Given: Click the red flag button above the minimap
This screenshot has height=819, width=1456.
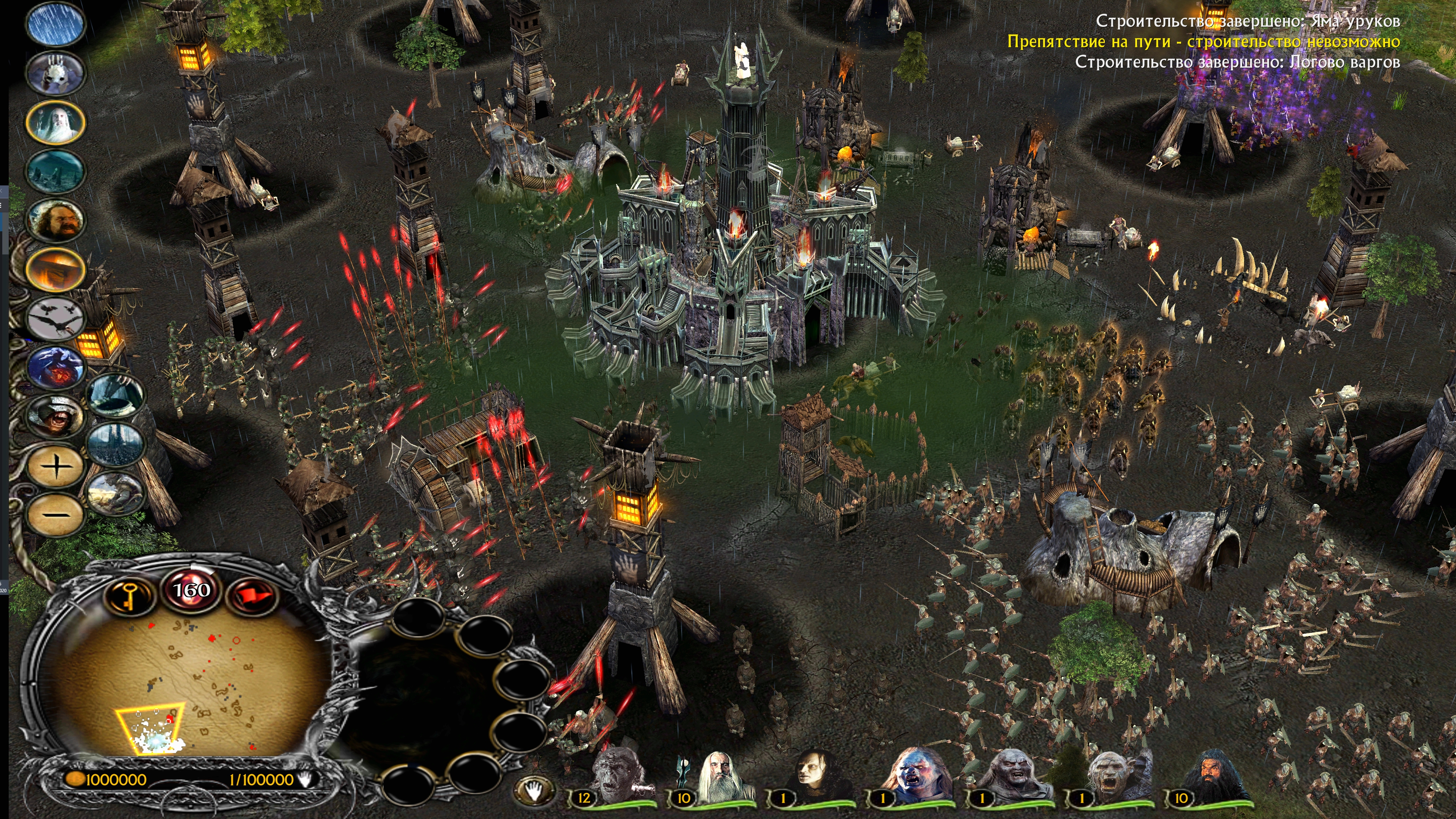Looking at the screenshot, I should click(252, 595).
